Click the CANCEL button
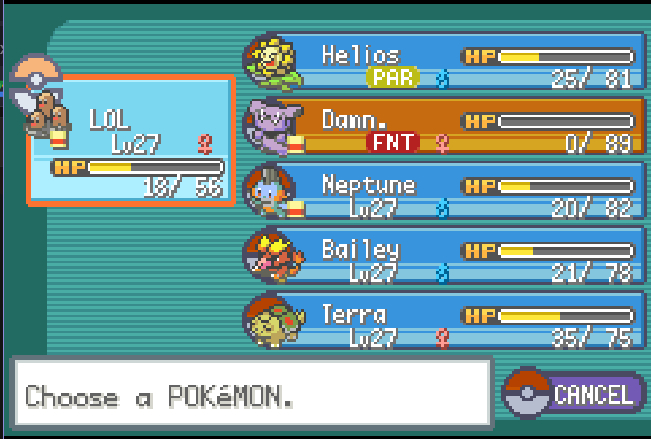The image size is (651, 439). tap(576, 394)
